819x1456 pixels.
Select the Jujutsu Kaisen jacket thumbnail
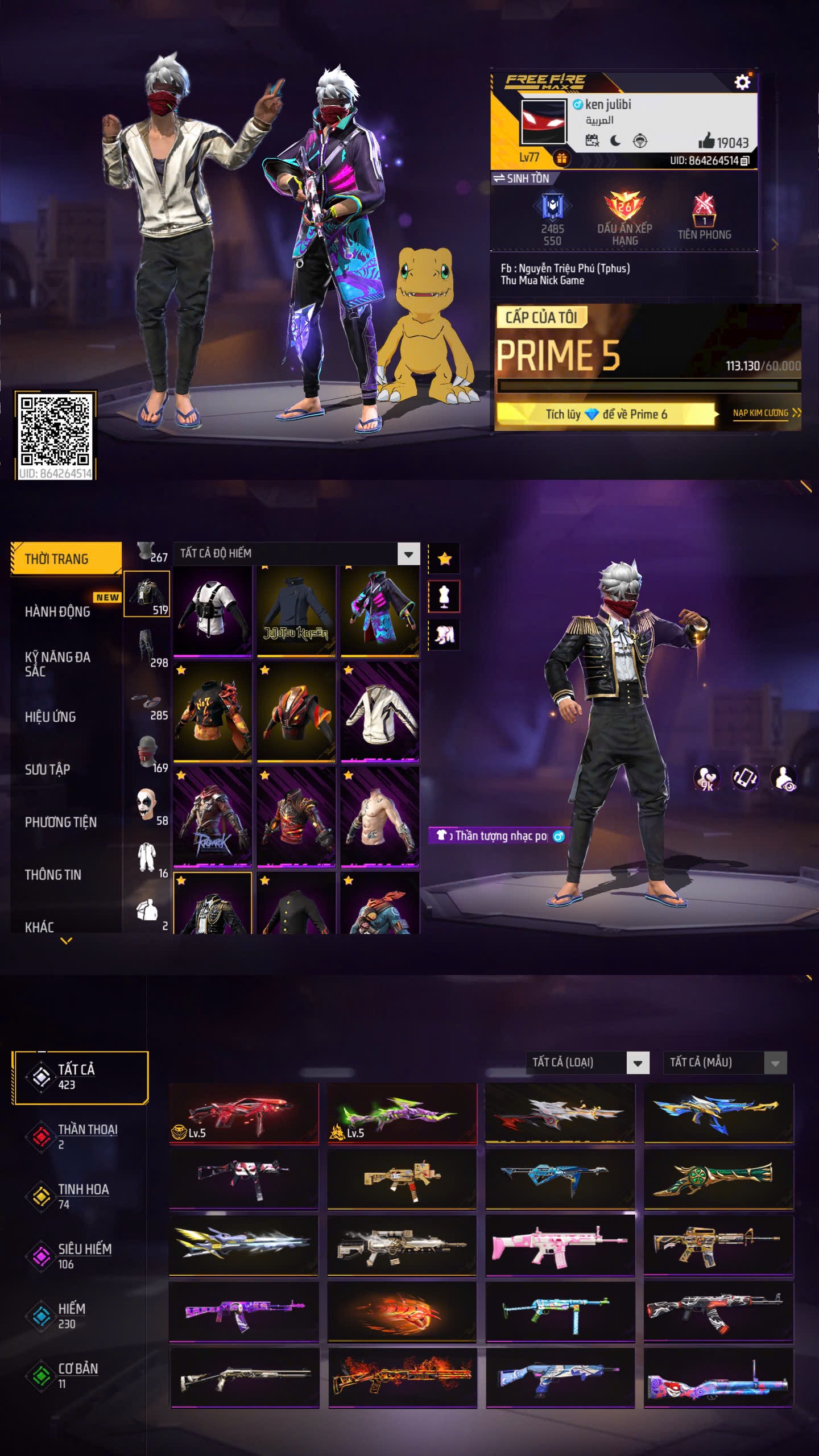(x=296, y=611)
